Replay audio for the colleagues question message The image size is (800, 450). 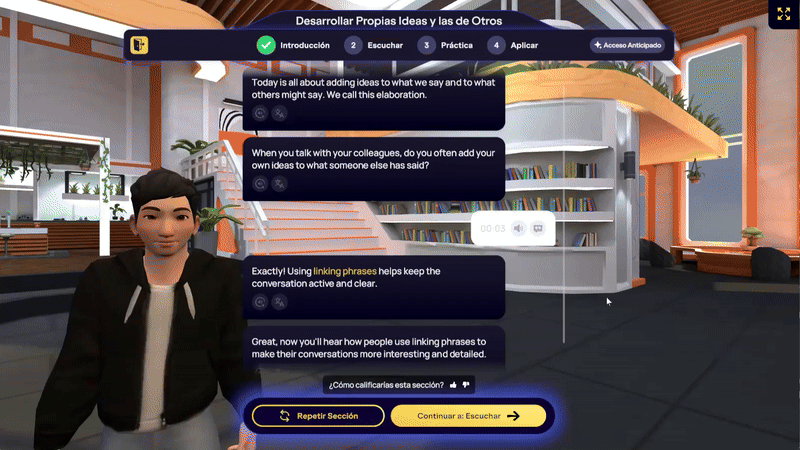click(x=260, y=184)
